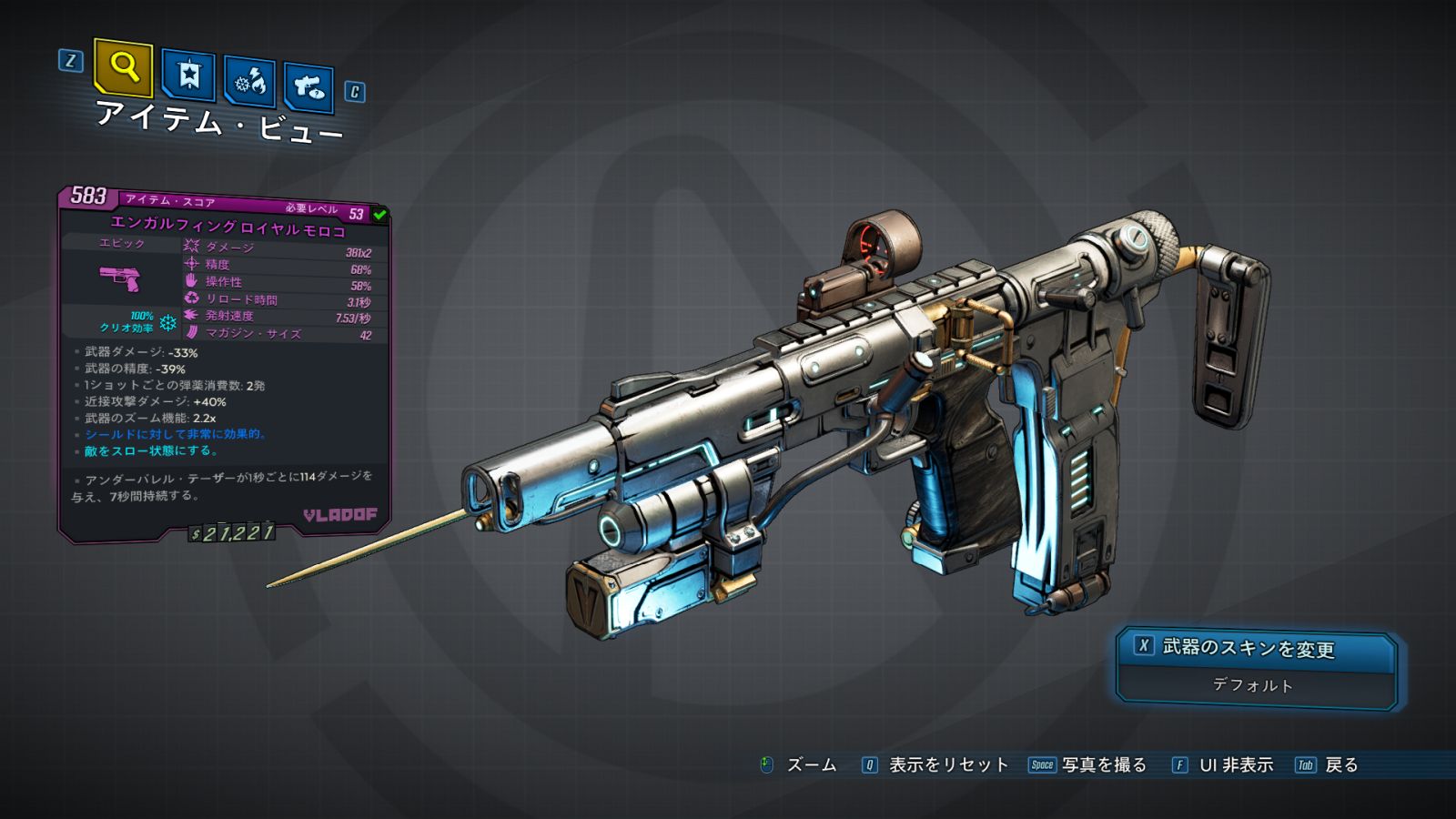This screenshot has height=819, width=1456.
Task: Switch to the weapon parts tab
Action: [308, 88]
